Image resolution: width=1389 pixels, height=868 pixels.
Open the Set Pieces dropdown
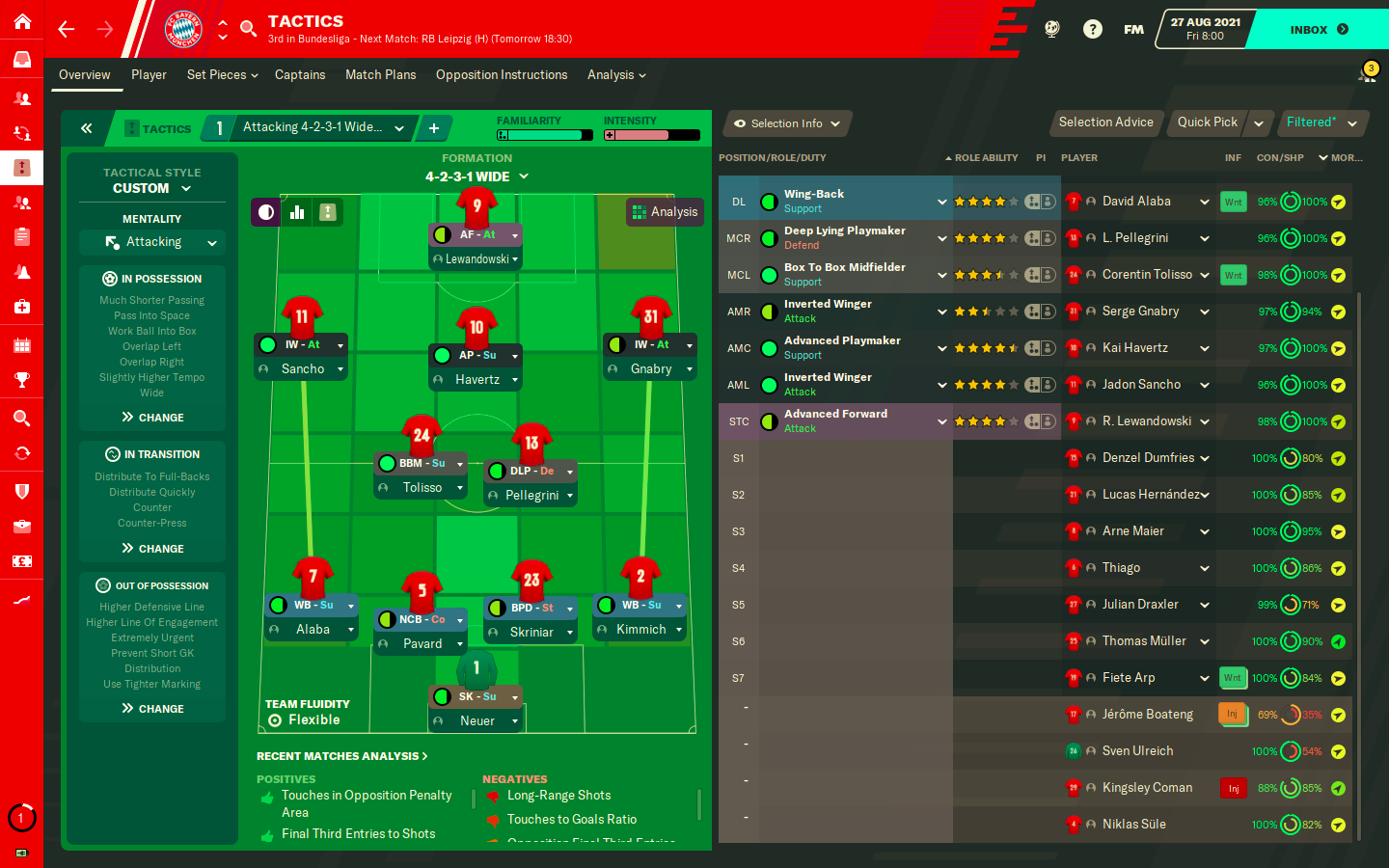point(222,75)
